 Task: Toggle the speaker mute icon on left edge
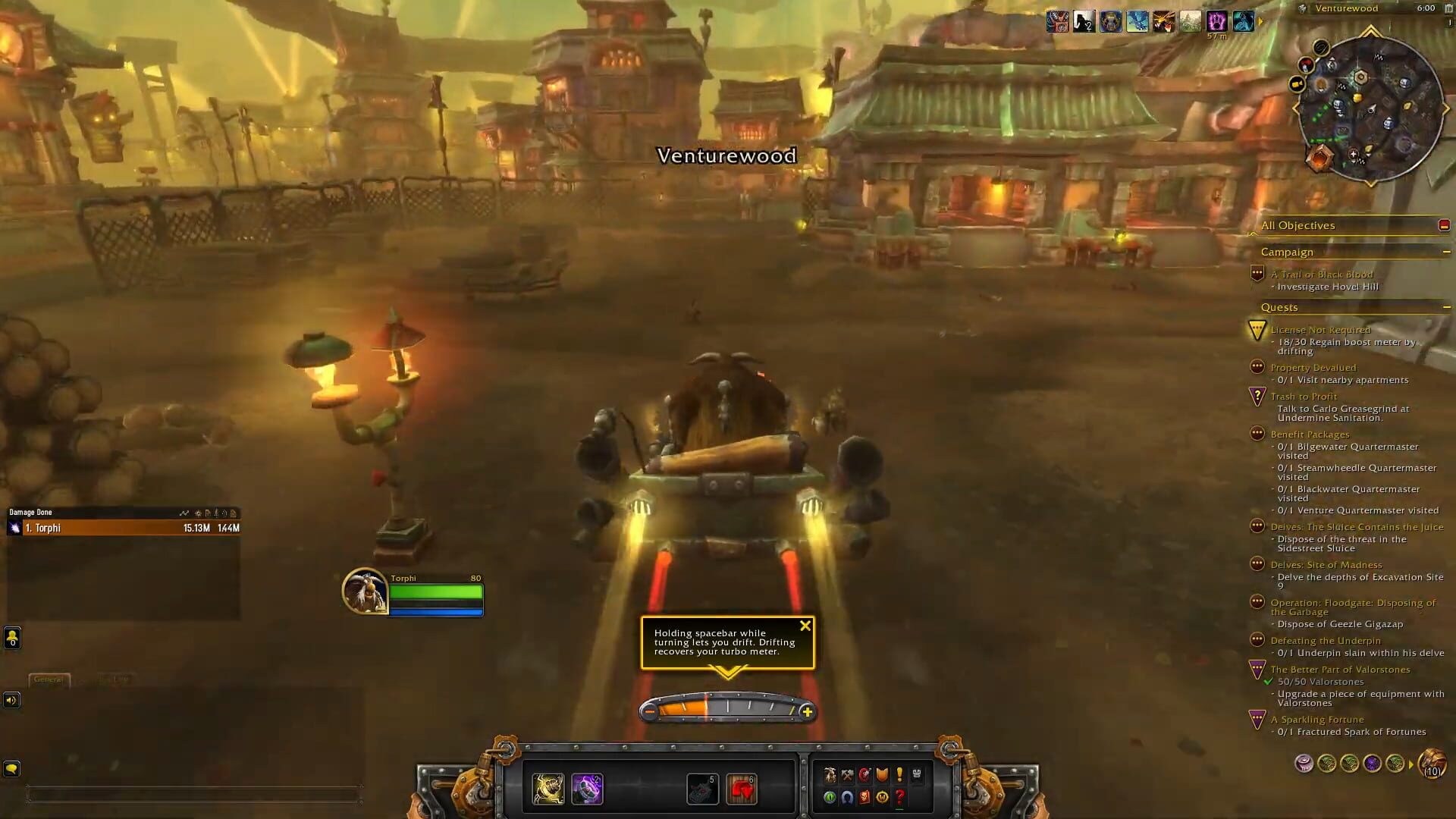[x=11, y=701]
